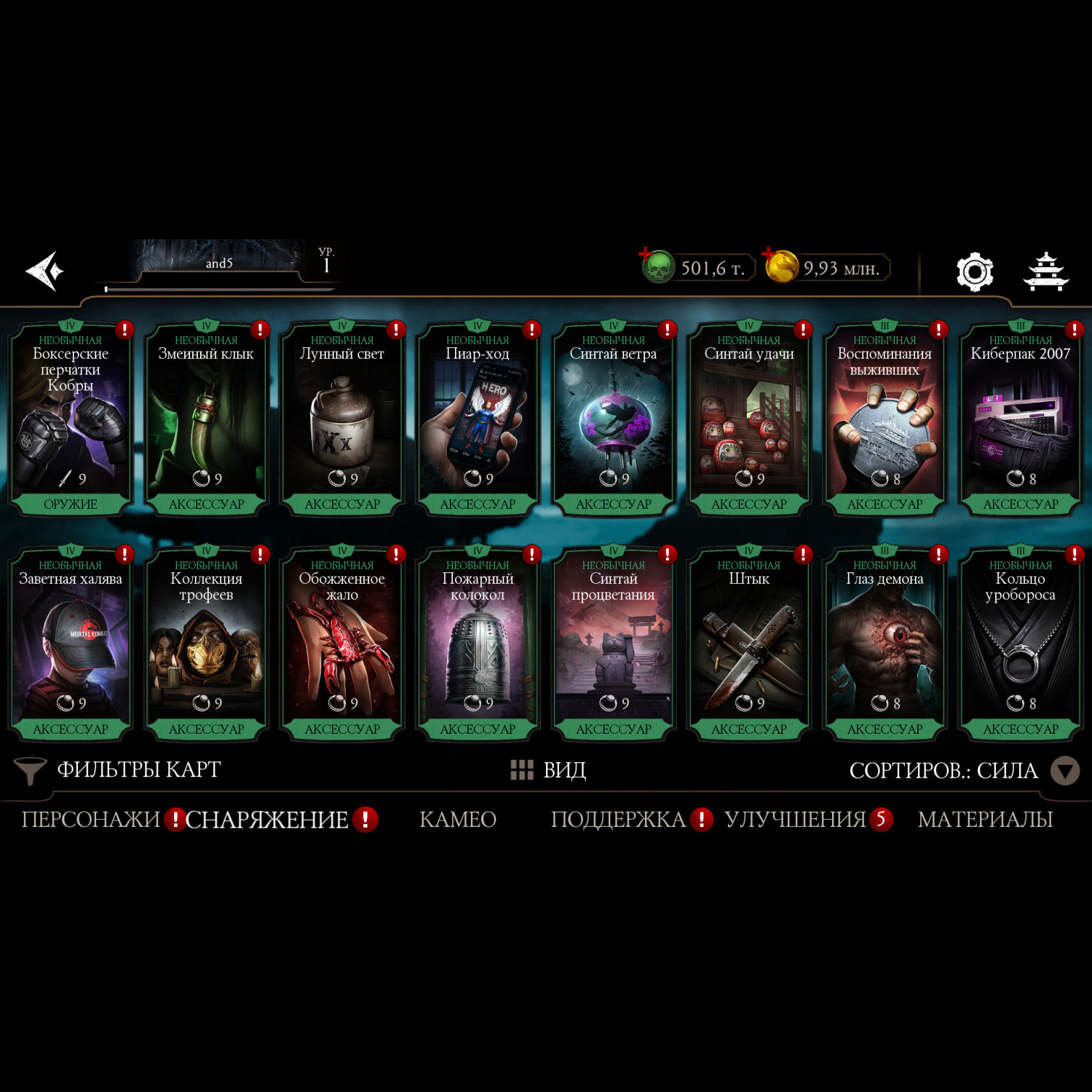Image resolution: width=1092 pixels, height=1092 pixels.
Task: Choose the Штык knife card
Action: pyautogui.click(x=749, y=644)
